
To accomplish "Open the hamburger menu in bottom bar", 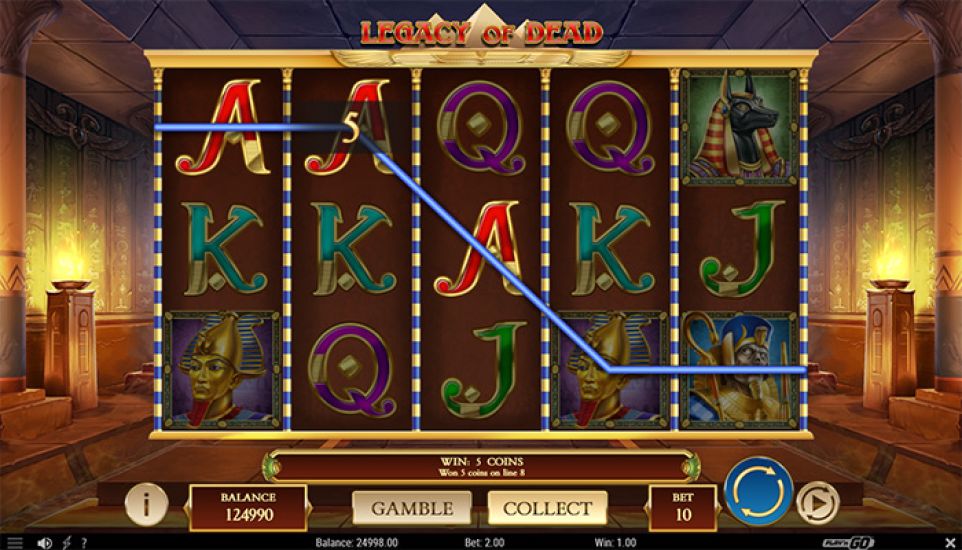I will click(14, 542).
